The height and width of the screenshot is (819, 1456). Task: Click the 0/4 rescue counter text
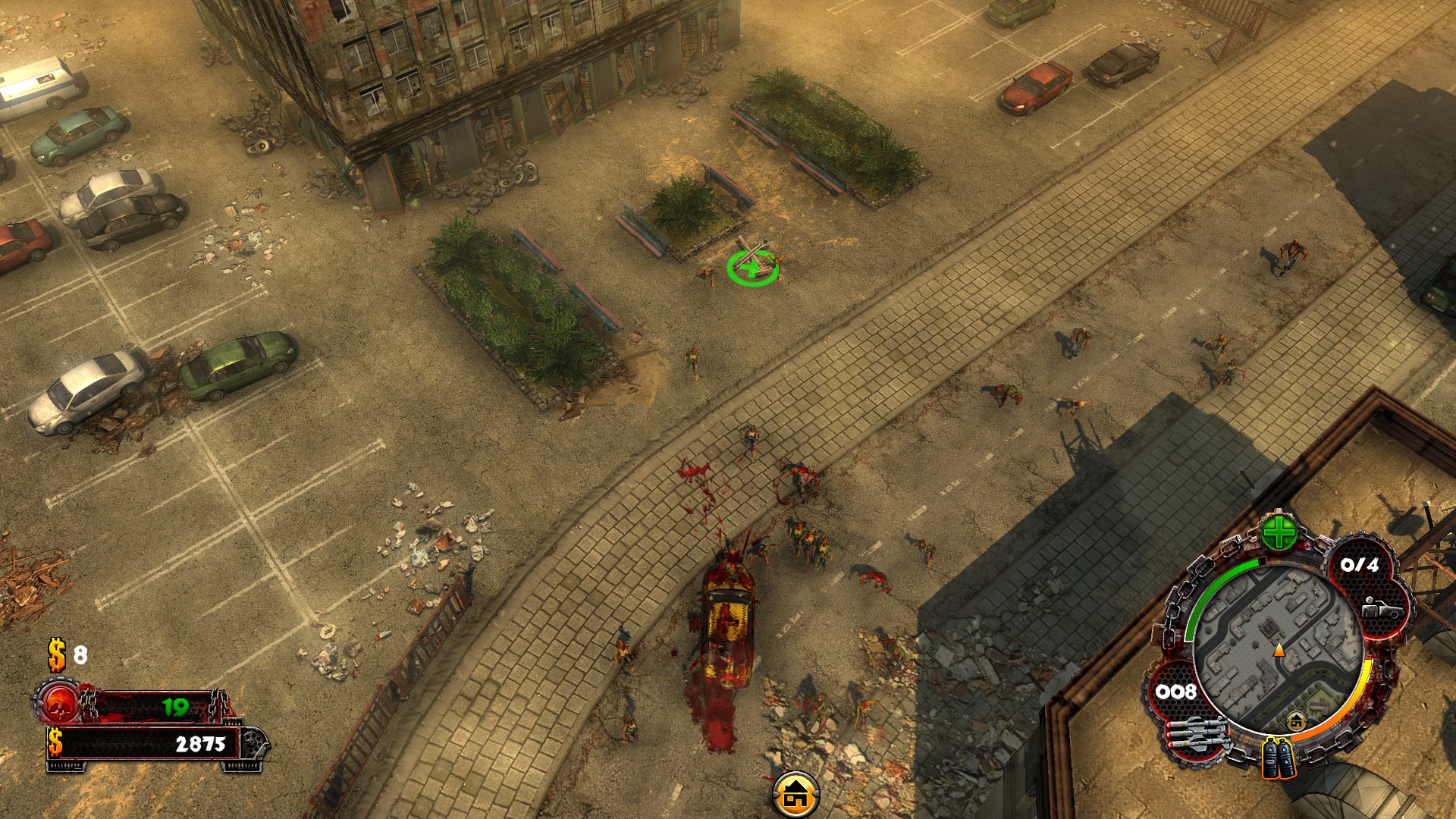pos(1360,564)
